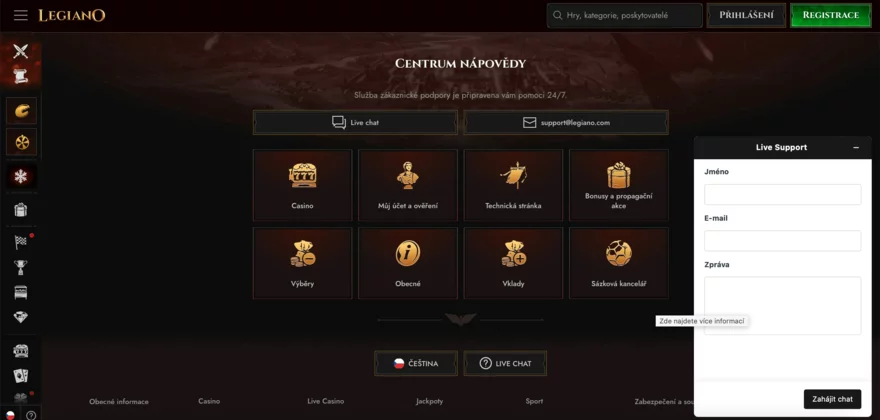Start Live chat from help center

click(x=355, y=122)
